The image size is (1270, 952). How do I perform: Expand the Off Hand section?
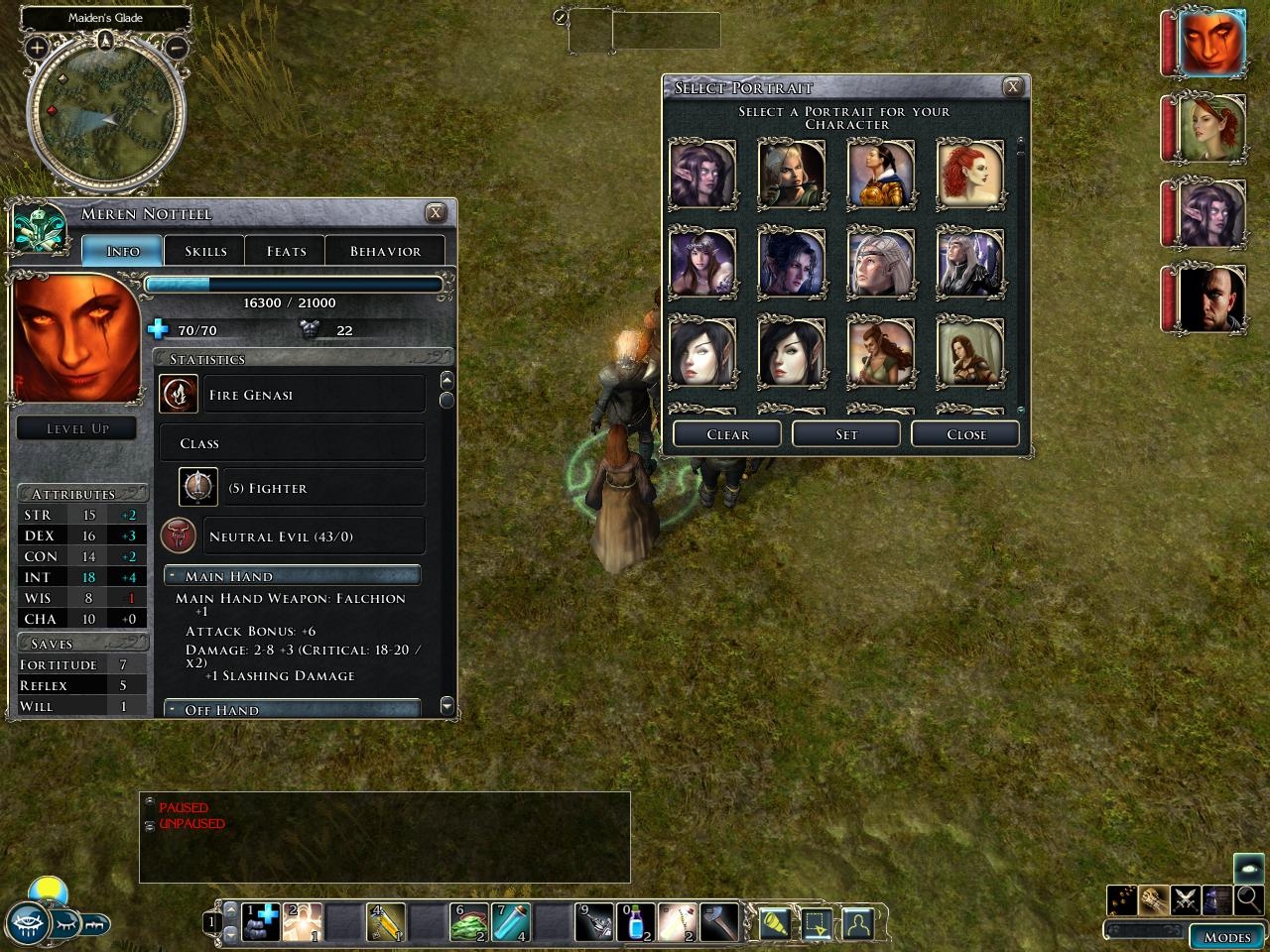pyautogui.click(x=172, y=710)
